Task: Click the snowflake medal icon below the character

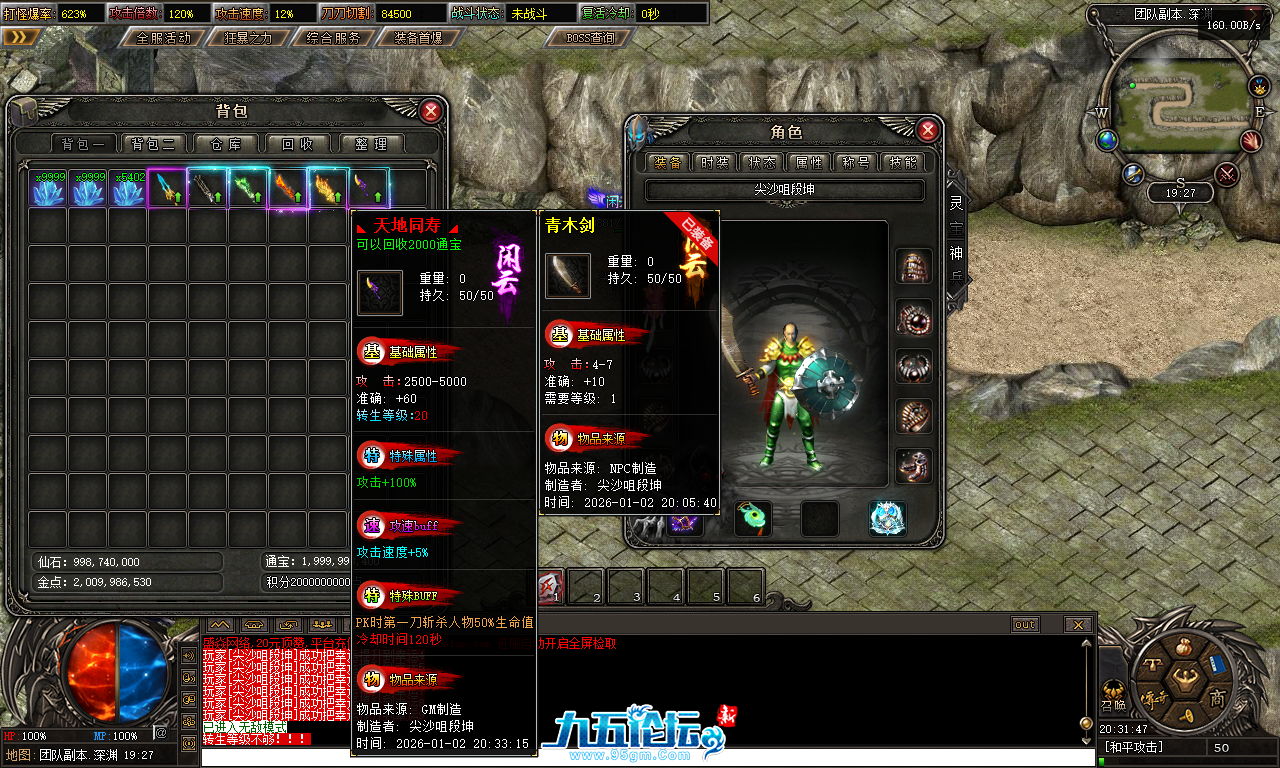Action: point(886,519)
